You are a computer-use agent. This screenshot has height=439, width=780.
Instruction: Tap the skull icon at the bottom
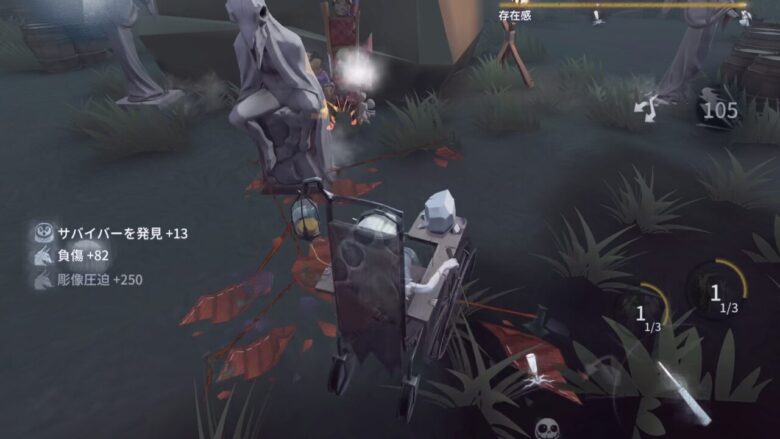pyautogui.click(x=546, y=429)
